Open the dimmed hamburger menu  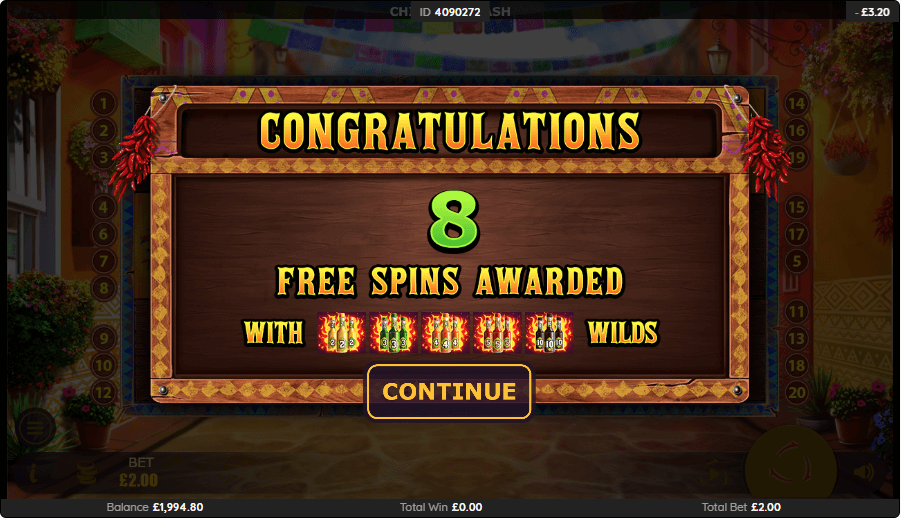coord(33,429)
